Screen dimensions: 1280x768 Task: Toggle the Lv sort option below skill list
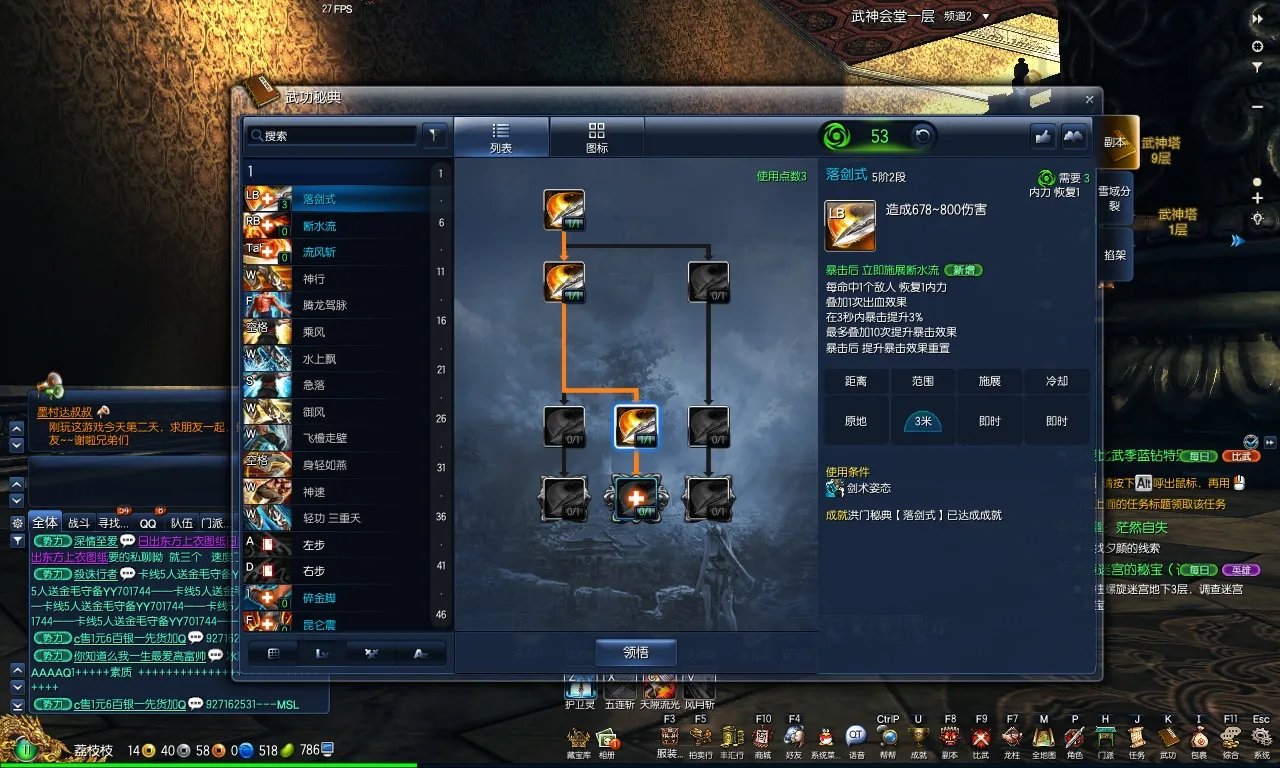click(x=322, y=653)
